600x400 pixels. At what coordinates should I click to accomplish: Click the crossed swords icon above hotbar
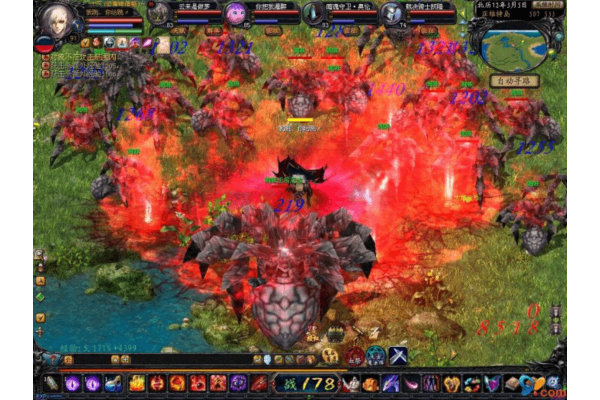pos(397,356)
